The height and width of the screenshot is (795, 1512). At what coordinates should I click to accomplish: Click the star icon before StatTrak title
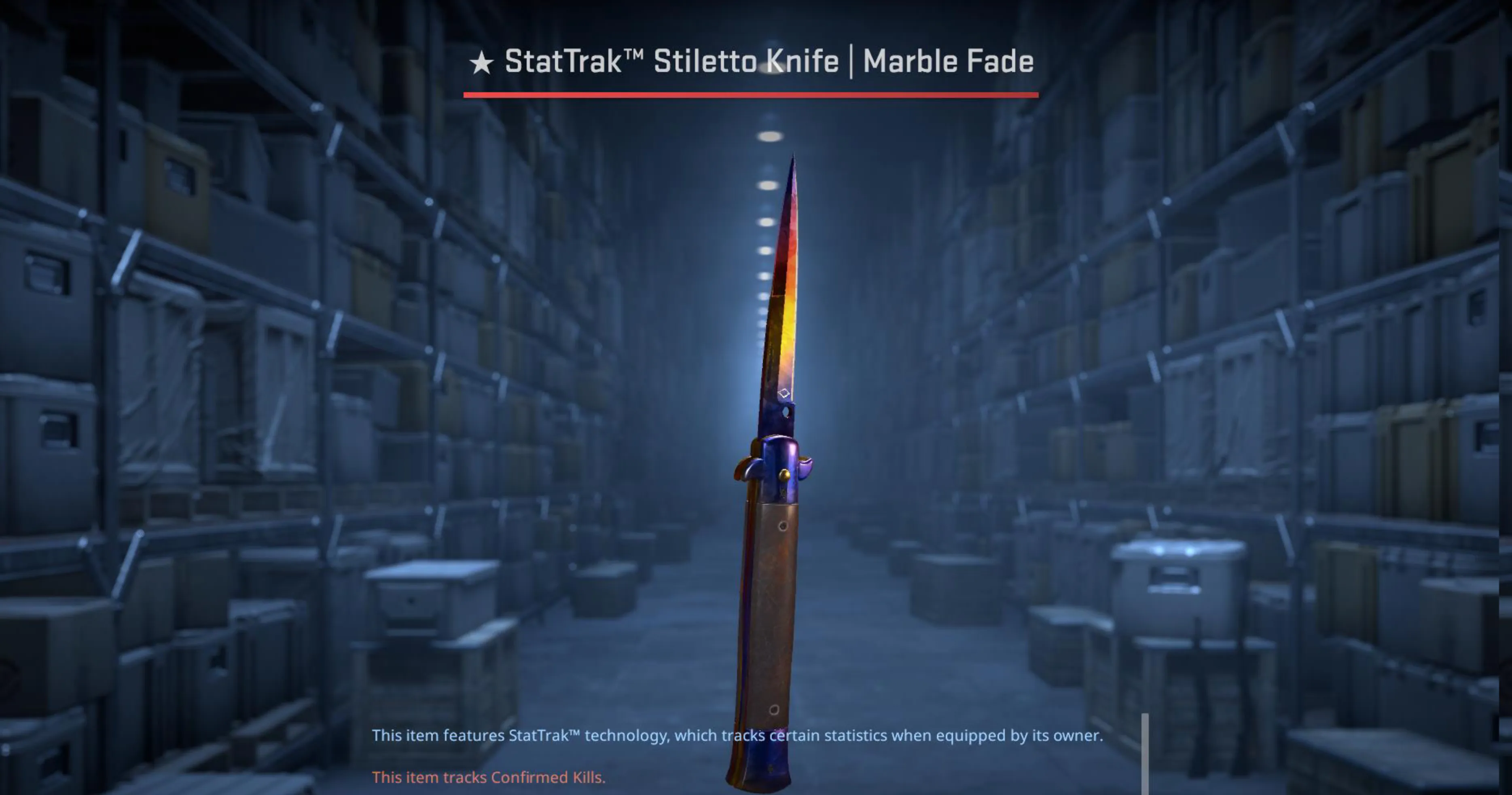(x=481, y=60)
